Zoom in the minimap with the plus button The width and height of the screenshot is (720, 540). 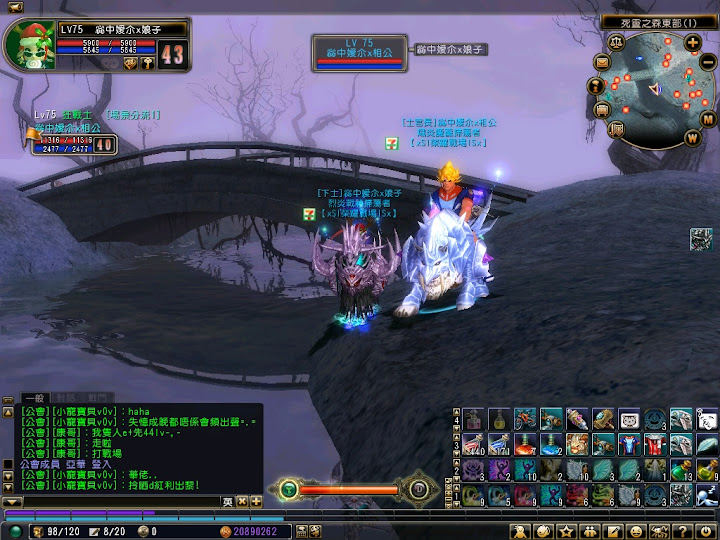(692, 42)
